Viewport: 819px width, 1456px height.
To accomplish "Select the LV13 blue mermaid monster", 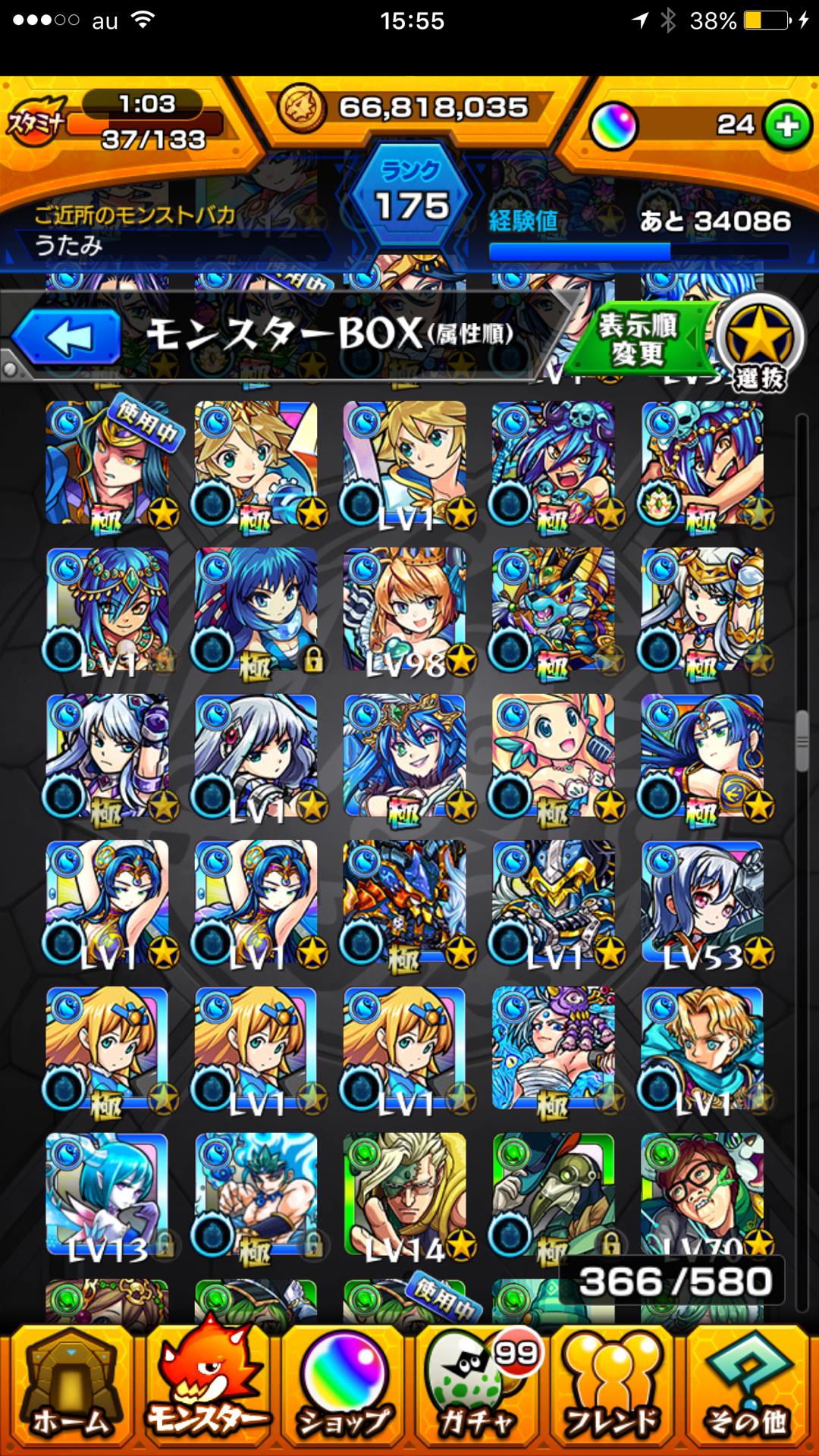I will 108,1194.
